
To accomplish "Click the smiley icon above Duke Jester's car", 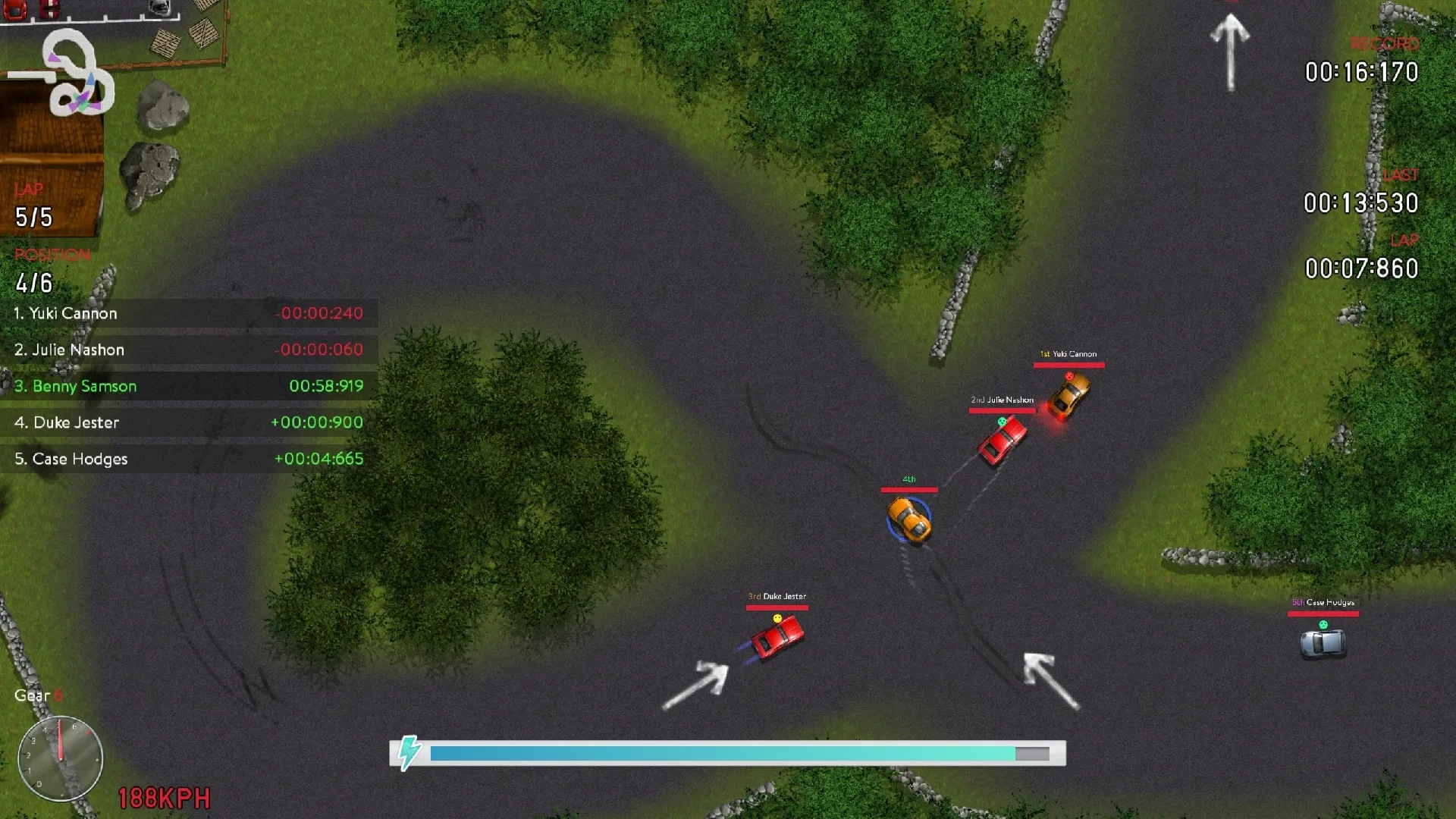I will pyautogui.click(x=776, y=618).
